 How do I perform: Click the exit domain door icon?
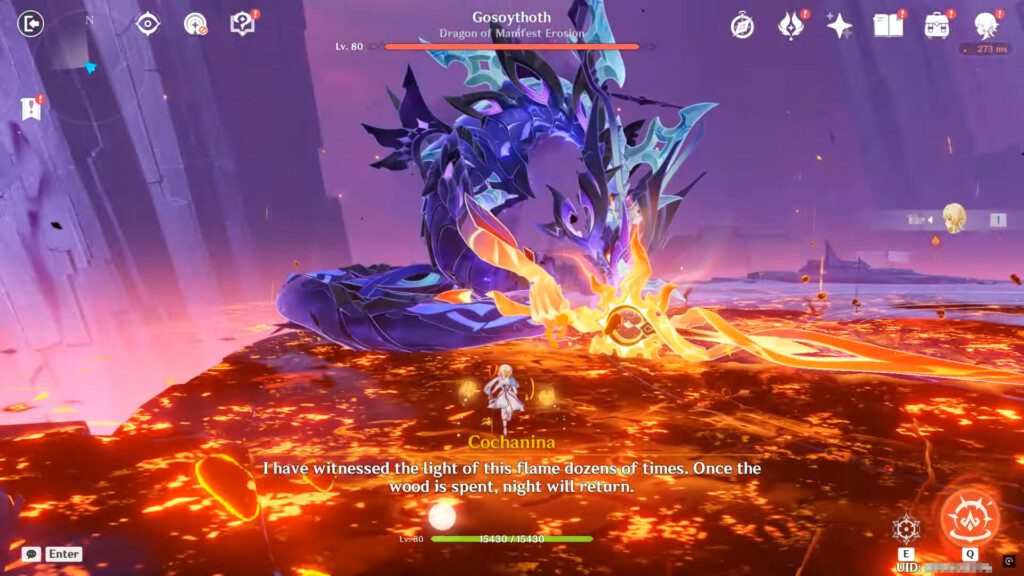coord(32,23)
